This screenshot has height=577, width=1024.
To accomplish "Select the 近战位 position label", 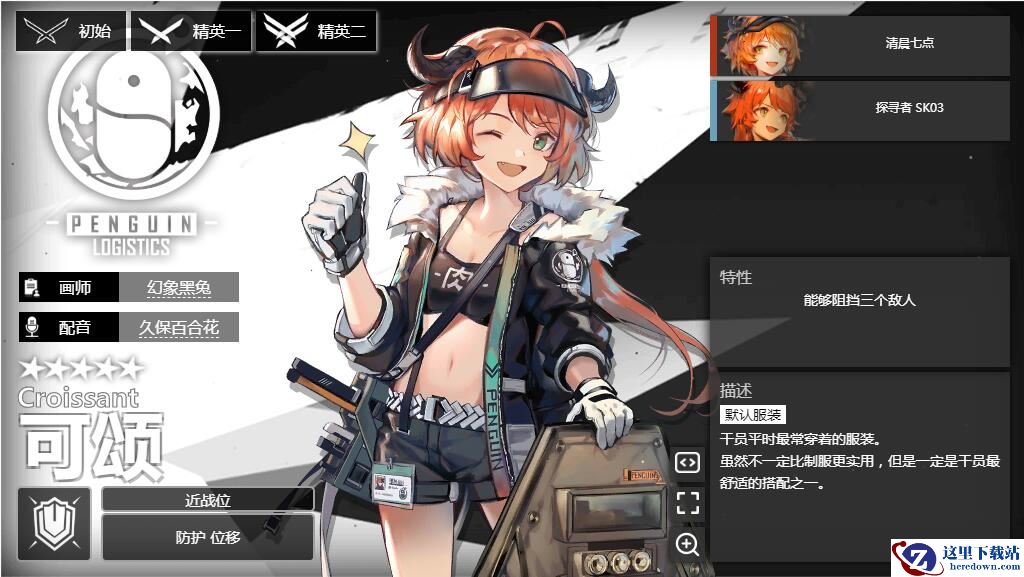I will [x=208, y=500].
